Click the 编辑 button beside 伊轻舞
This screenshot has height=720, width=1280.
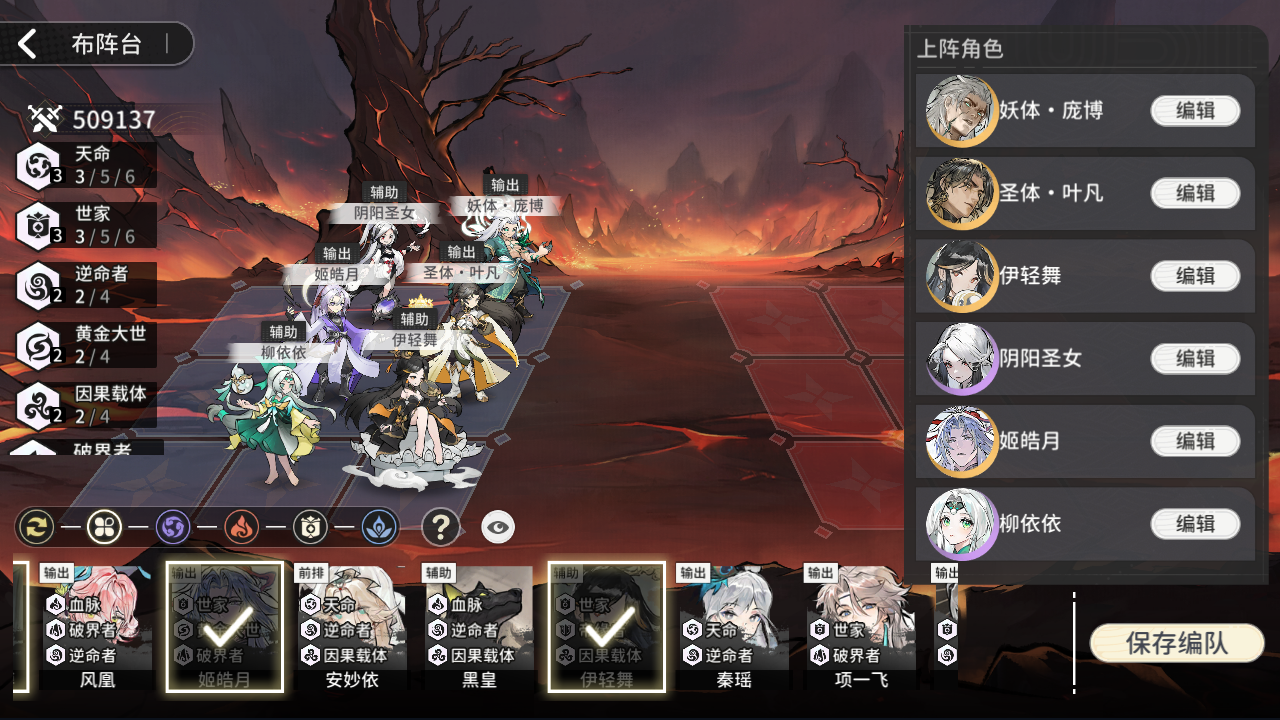click(1195, 276)
